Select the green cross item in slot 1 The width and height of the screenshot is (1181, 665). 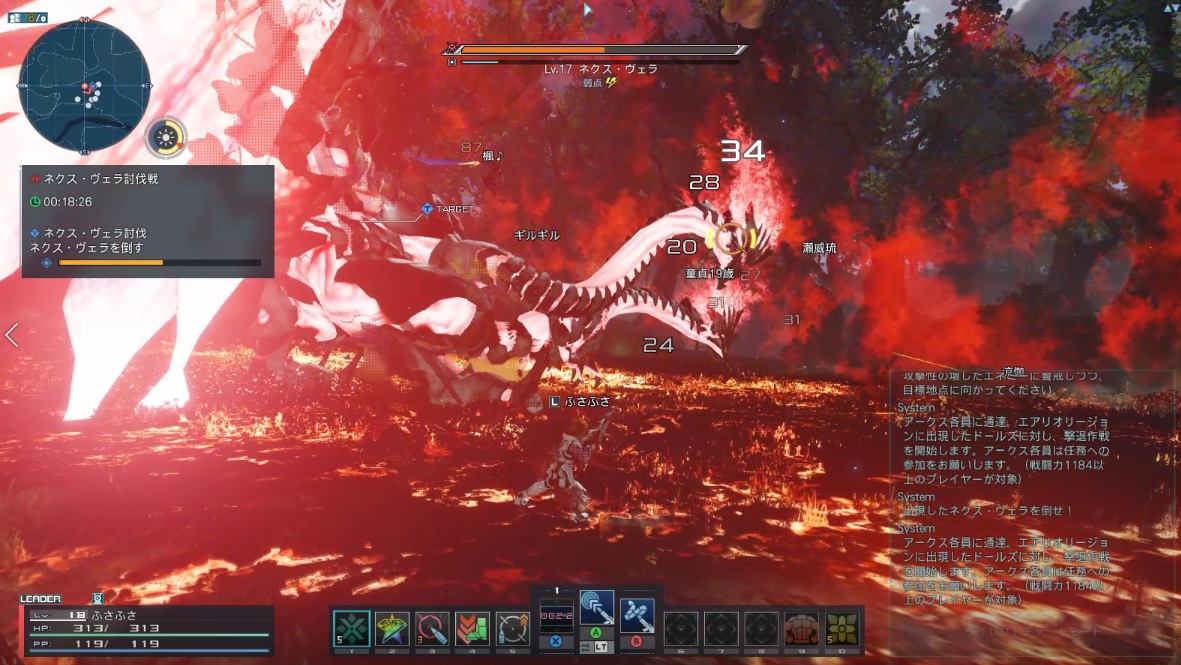coord(351,629)
